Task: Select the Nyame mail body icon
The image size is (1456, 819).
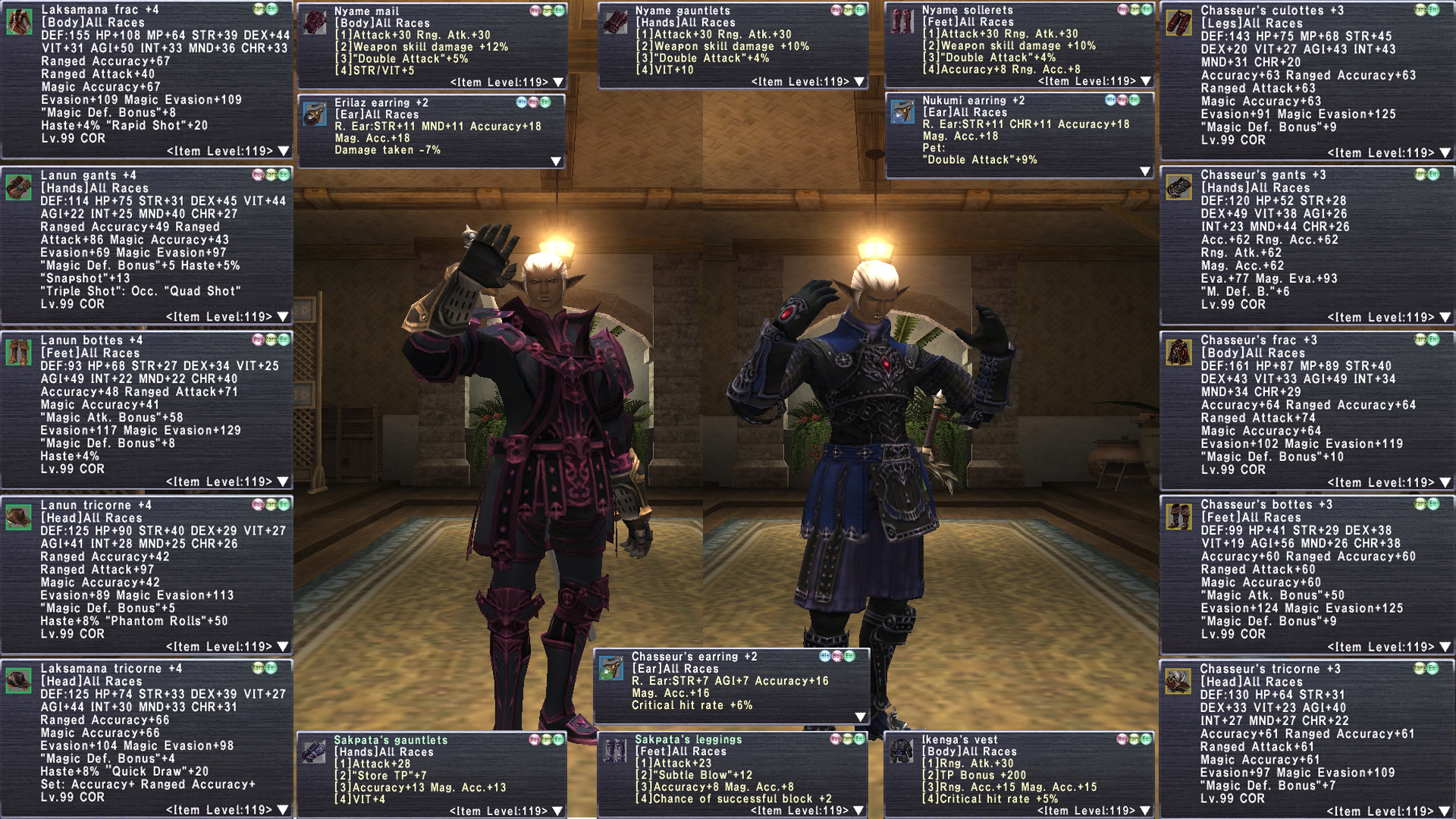Action: 315,22
